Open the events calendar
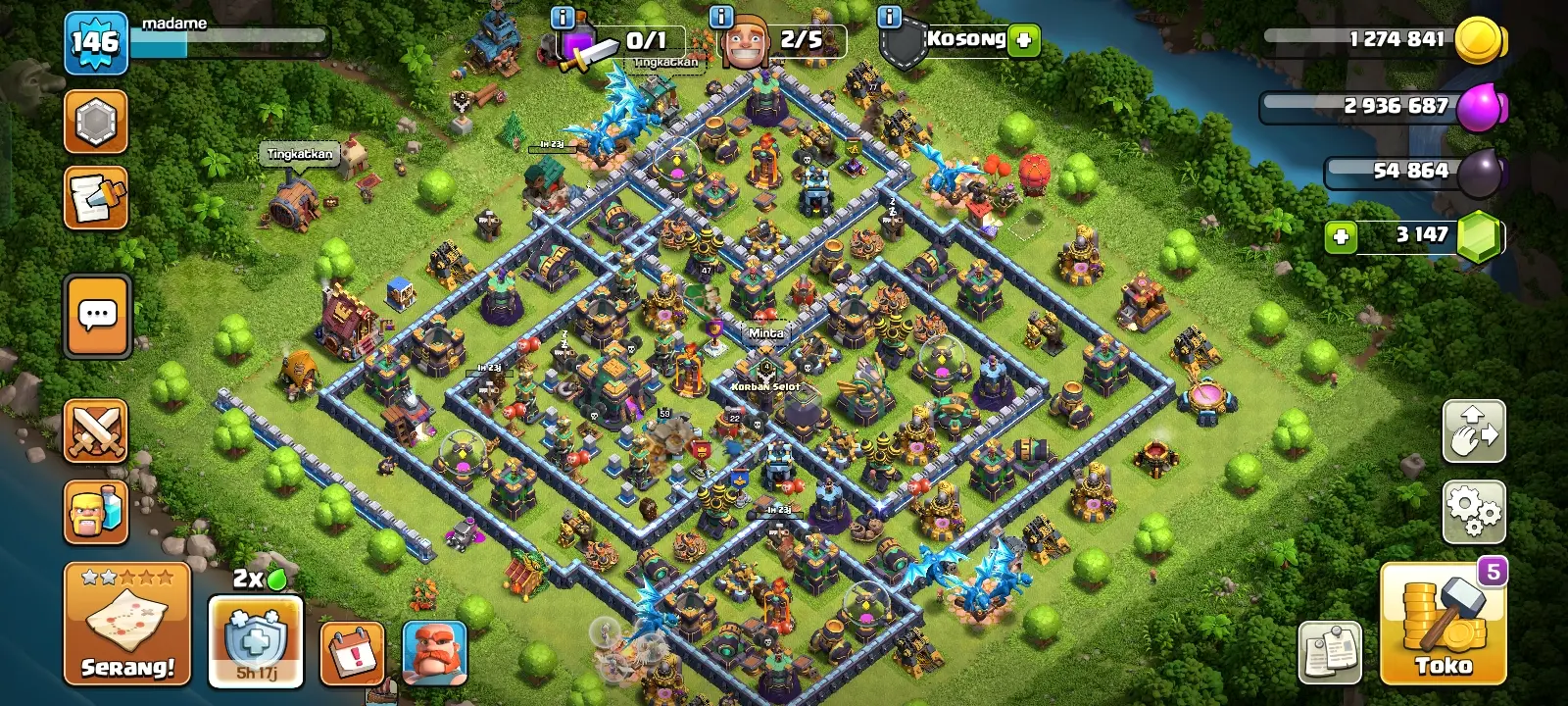 tap(351, 652)
